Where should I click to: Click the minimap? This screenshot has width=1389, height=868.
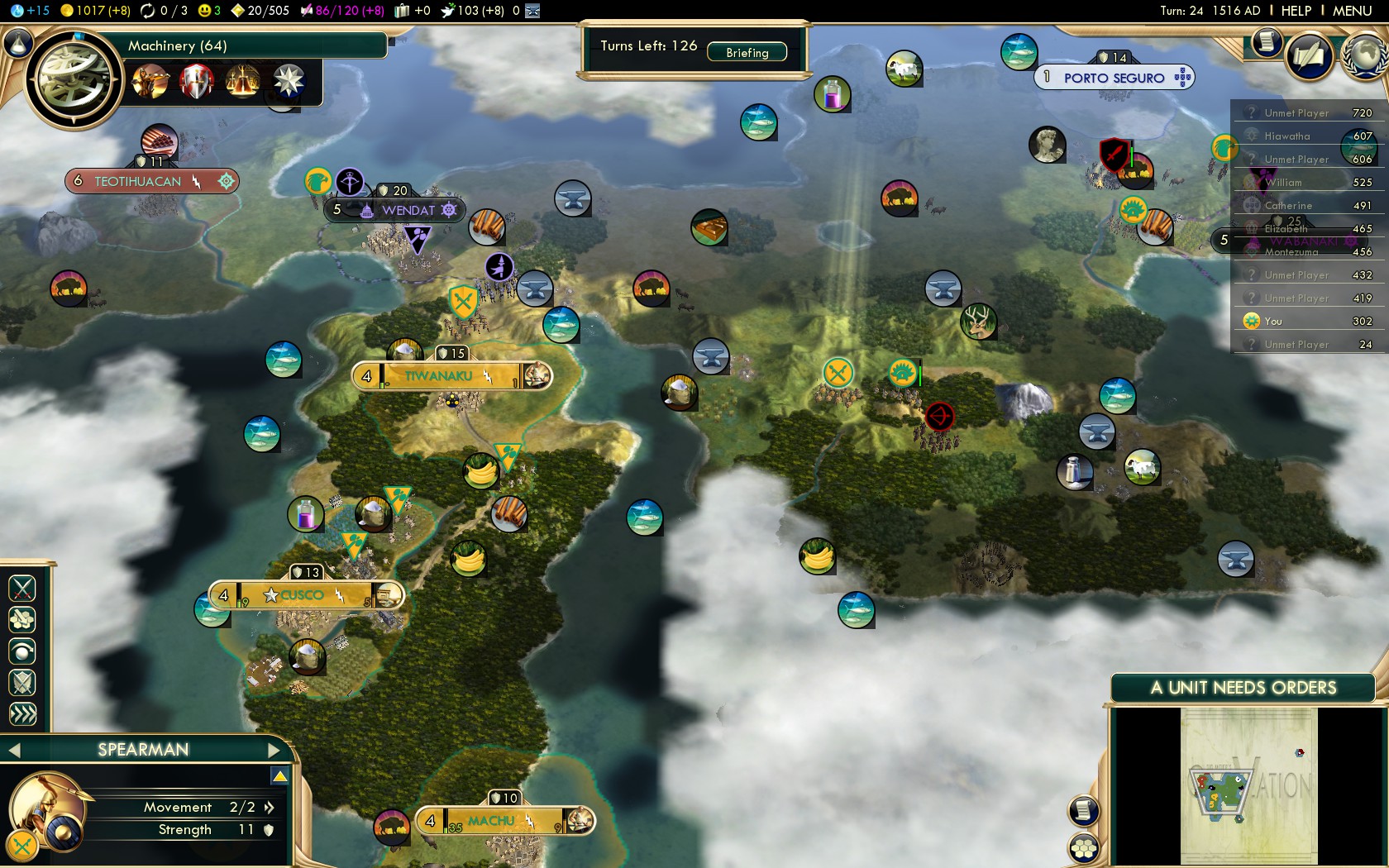point(1248,785)
